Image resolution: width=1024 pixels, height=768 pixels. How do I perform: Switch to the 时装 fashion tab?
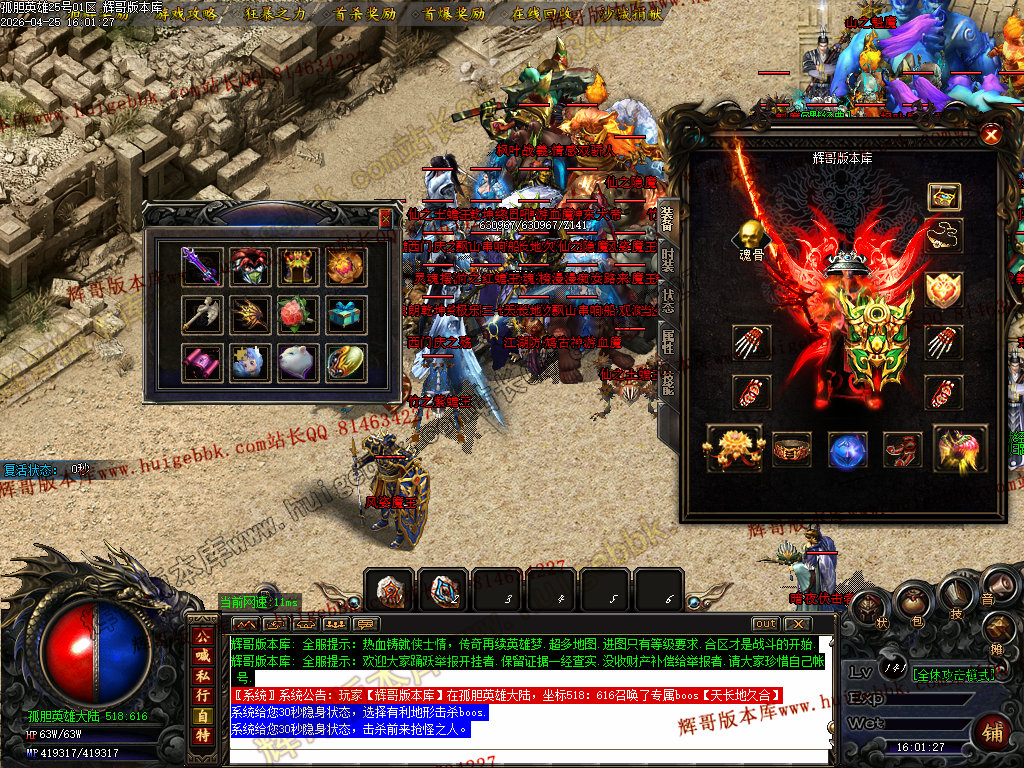[x=668, y=260]
